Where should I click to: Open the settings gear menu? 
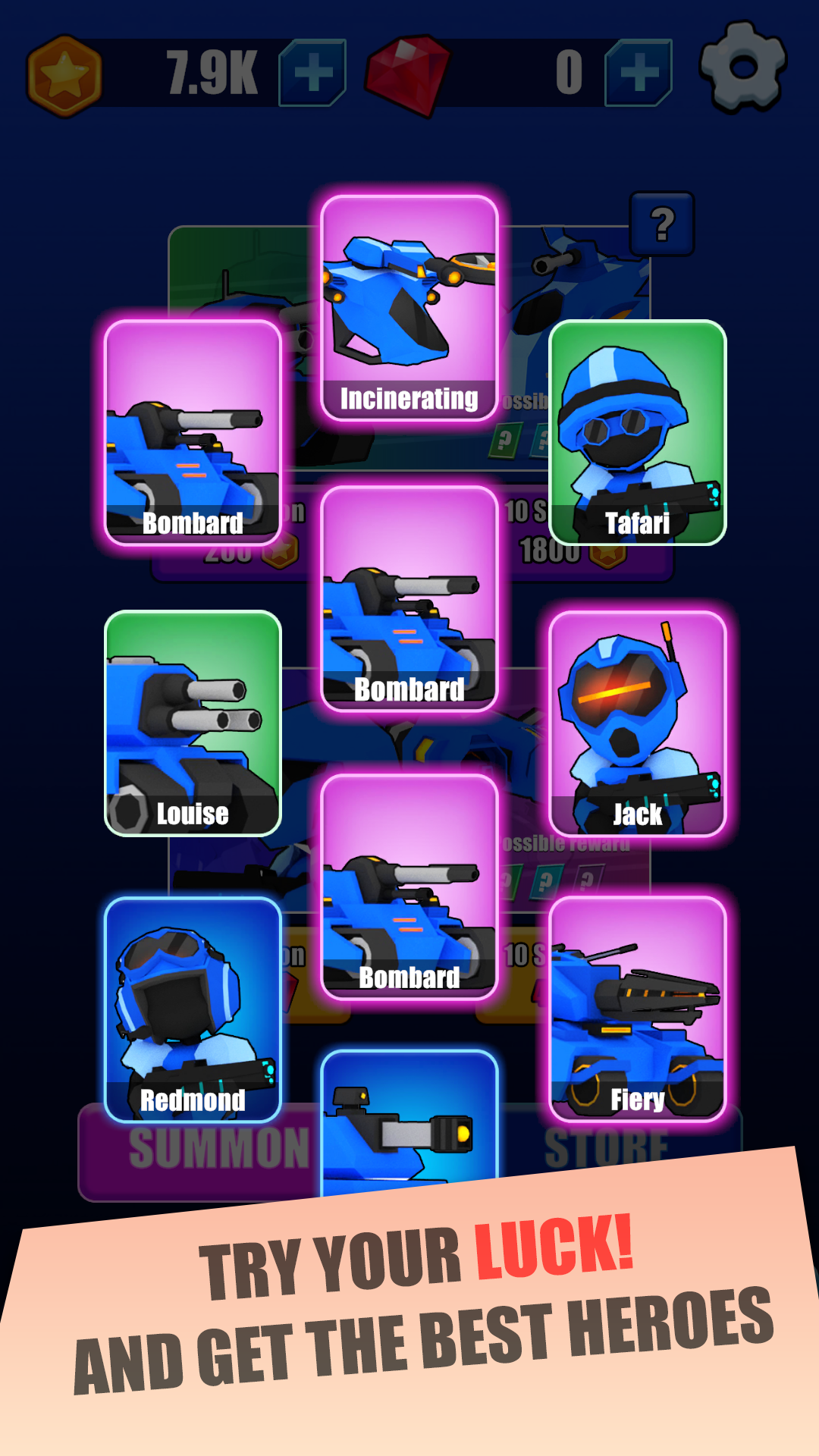(x=743, y=68)
